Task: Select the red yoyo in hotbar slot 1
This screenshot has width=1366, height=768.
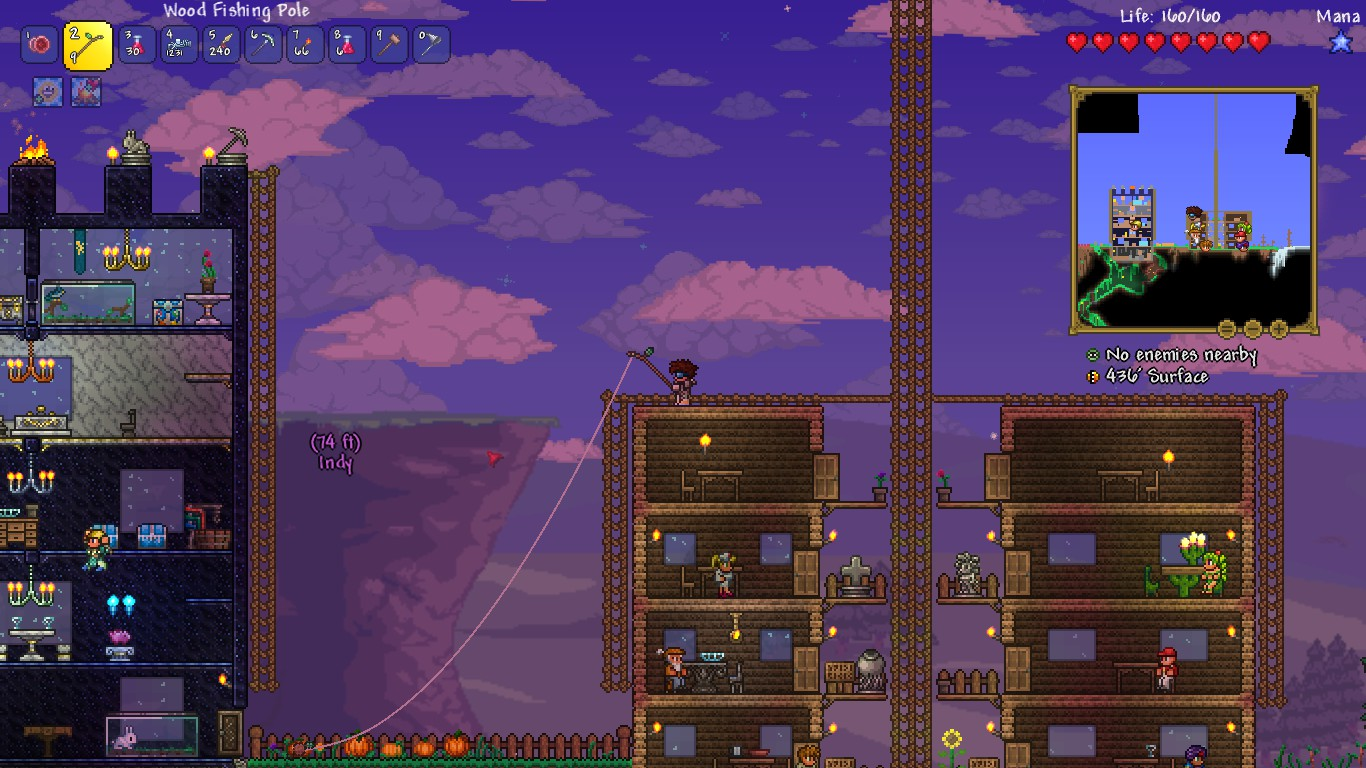Action: 40,45
